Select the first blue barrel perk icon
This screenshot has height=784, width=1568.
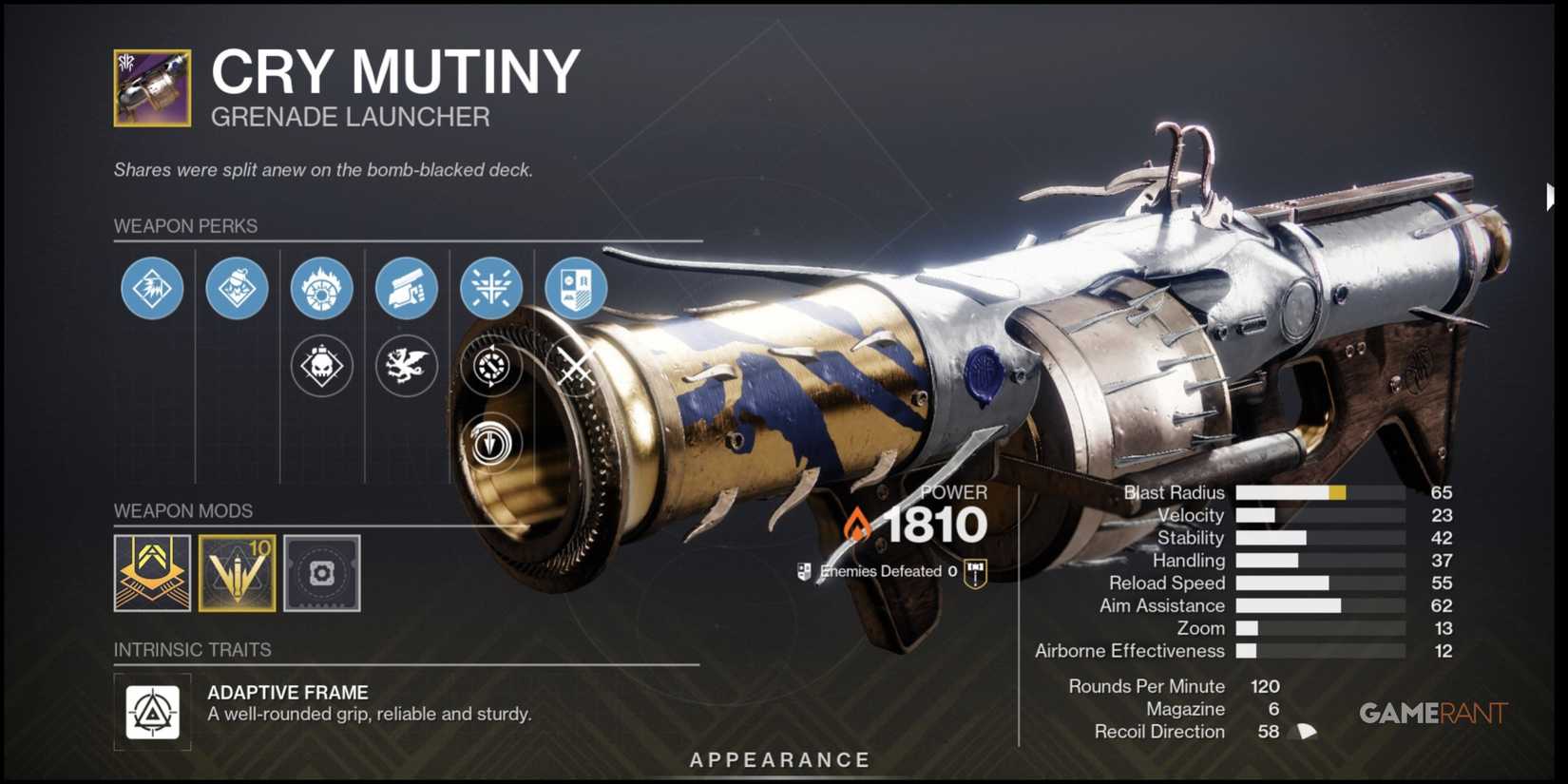[152, 288]
